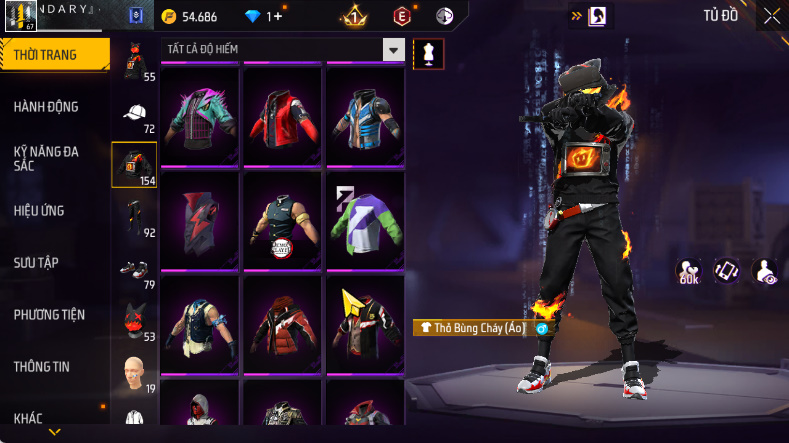The width and height of the screenshot is (789, 443).
Task: Pick the purple, green and white jersey
Action: [364, 219]
